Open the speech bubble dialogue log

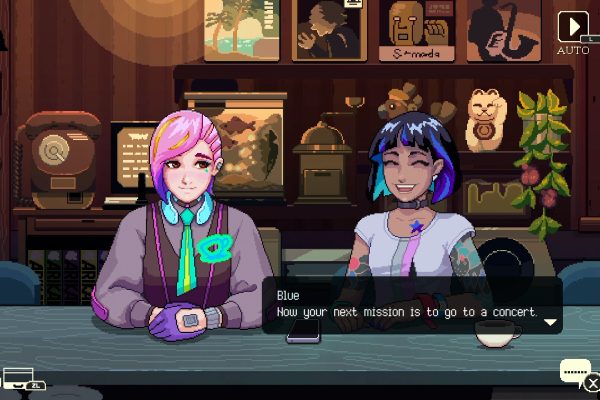[574, 371]
